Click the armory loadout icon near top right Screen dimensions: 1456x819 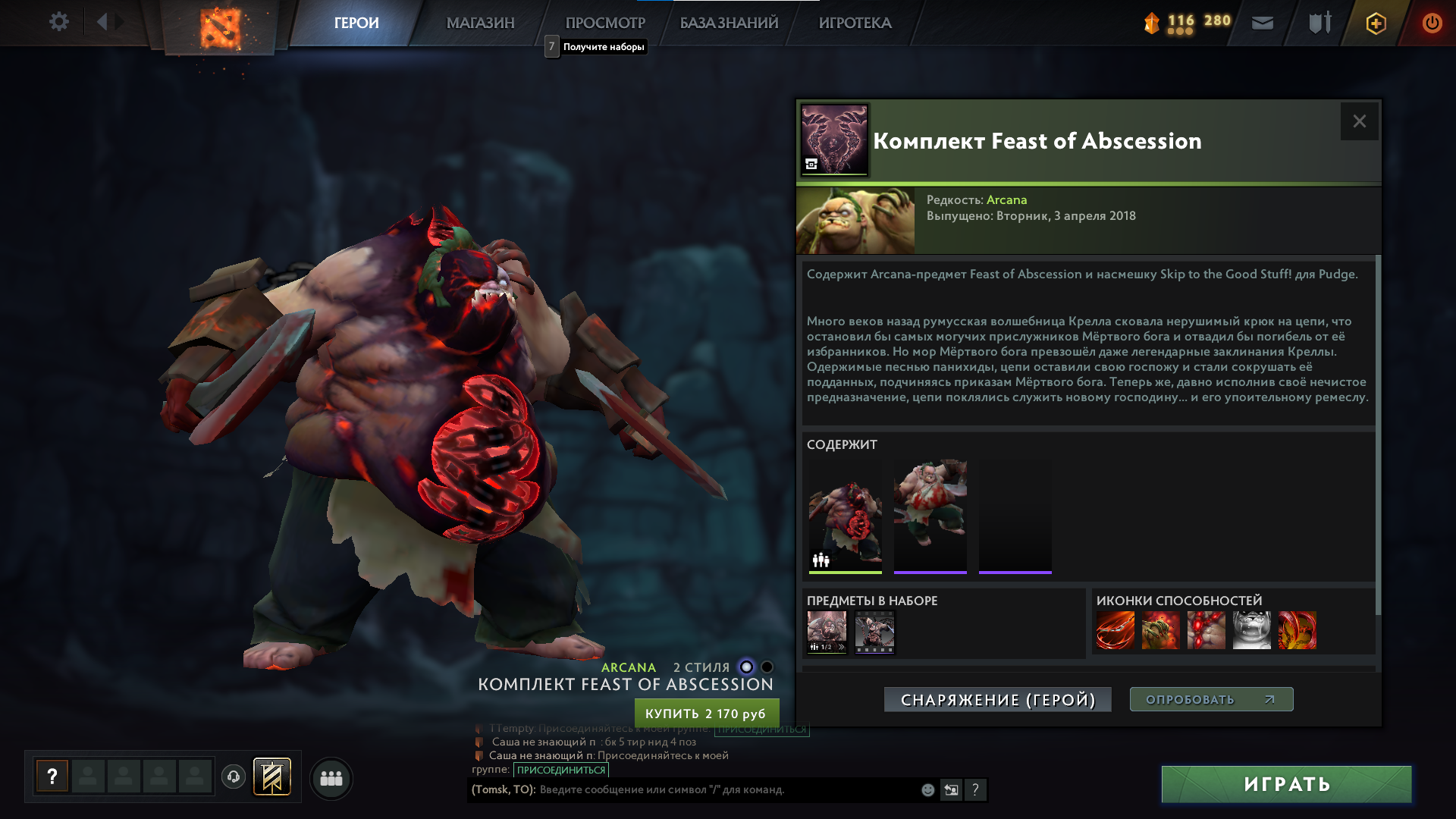pos(1319,23)
